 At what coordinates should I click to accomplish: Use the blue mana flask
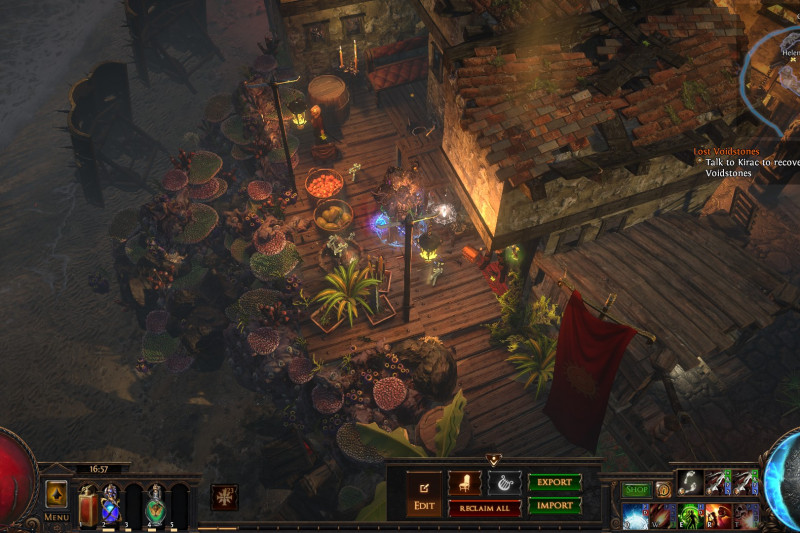pos(111,504)
